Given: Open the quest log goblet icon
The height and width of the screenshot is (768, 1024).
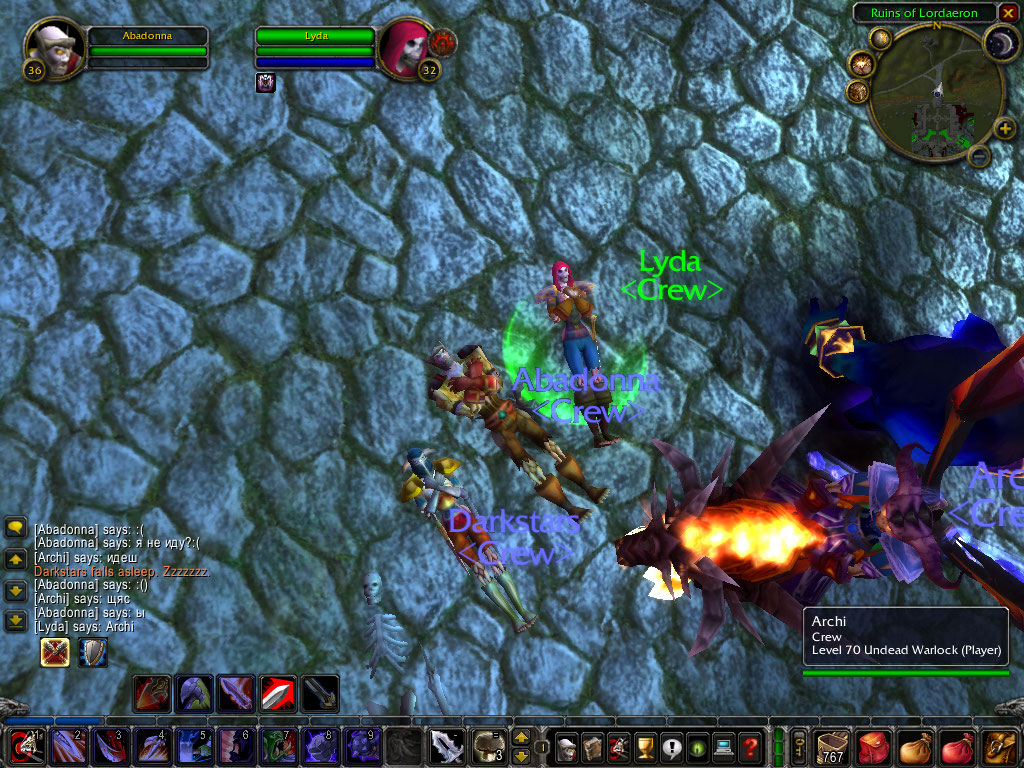Looking at the screenshot, I should (645, 746).
